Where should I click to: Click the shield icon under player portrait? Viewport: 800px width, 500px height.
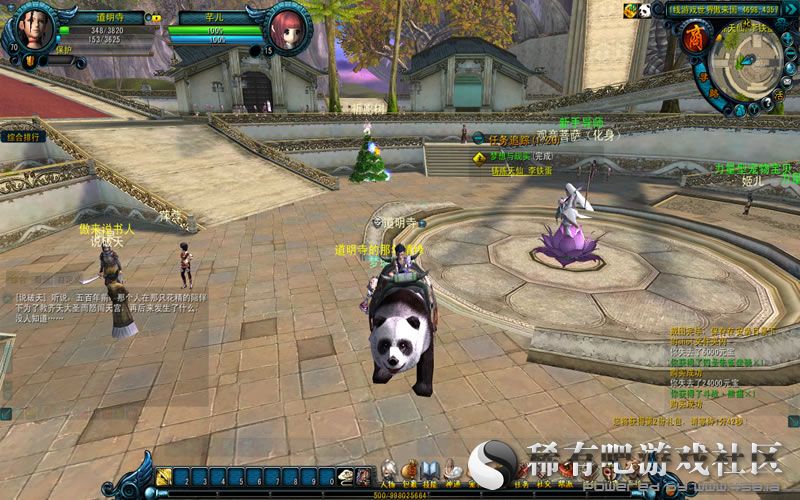tap(30, 62)
